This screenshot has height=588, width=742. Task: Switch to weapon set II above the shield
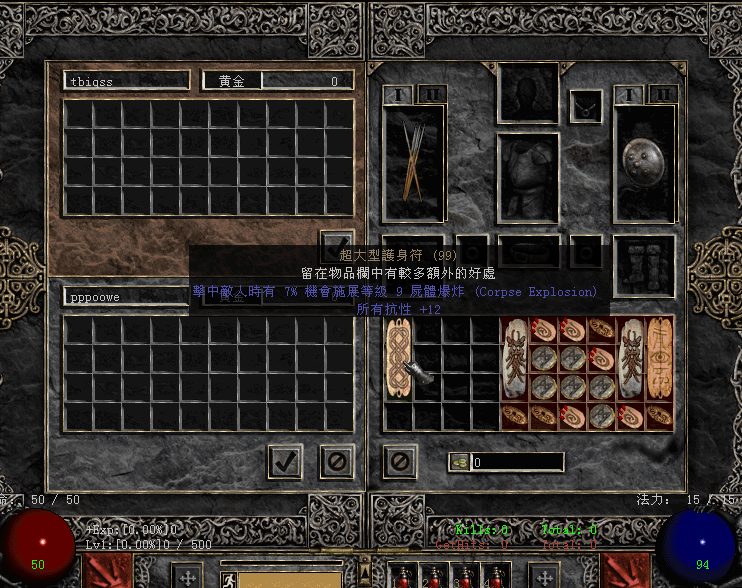click(x=662, y=95)
